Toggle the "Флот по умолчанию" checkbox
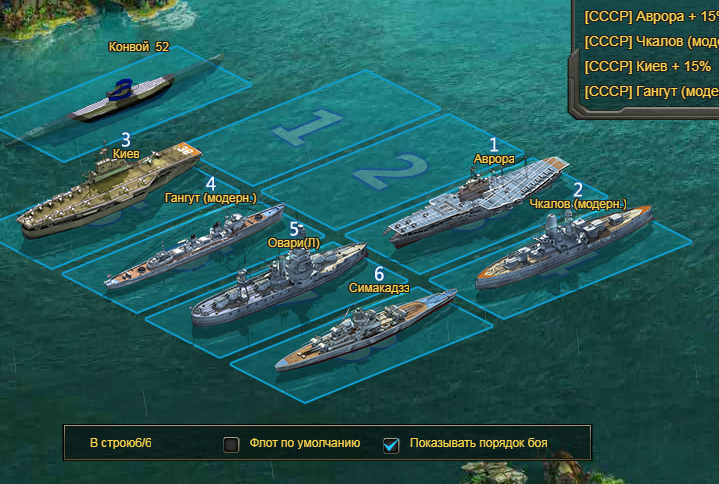 (231, 444)
